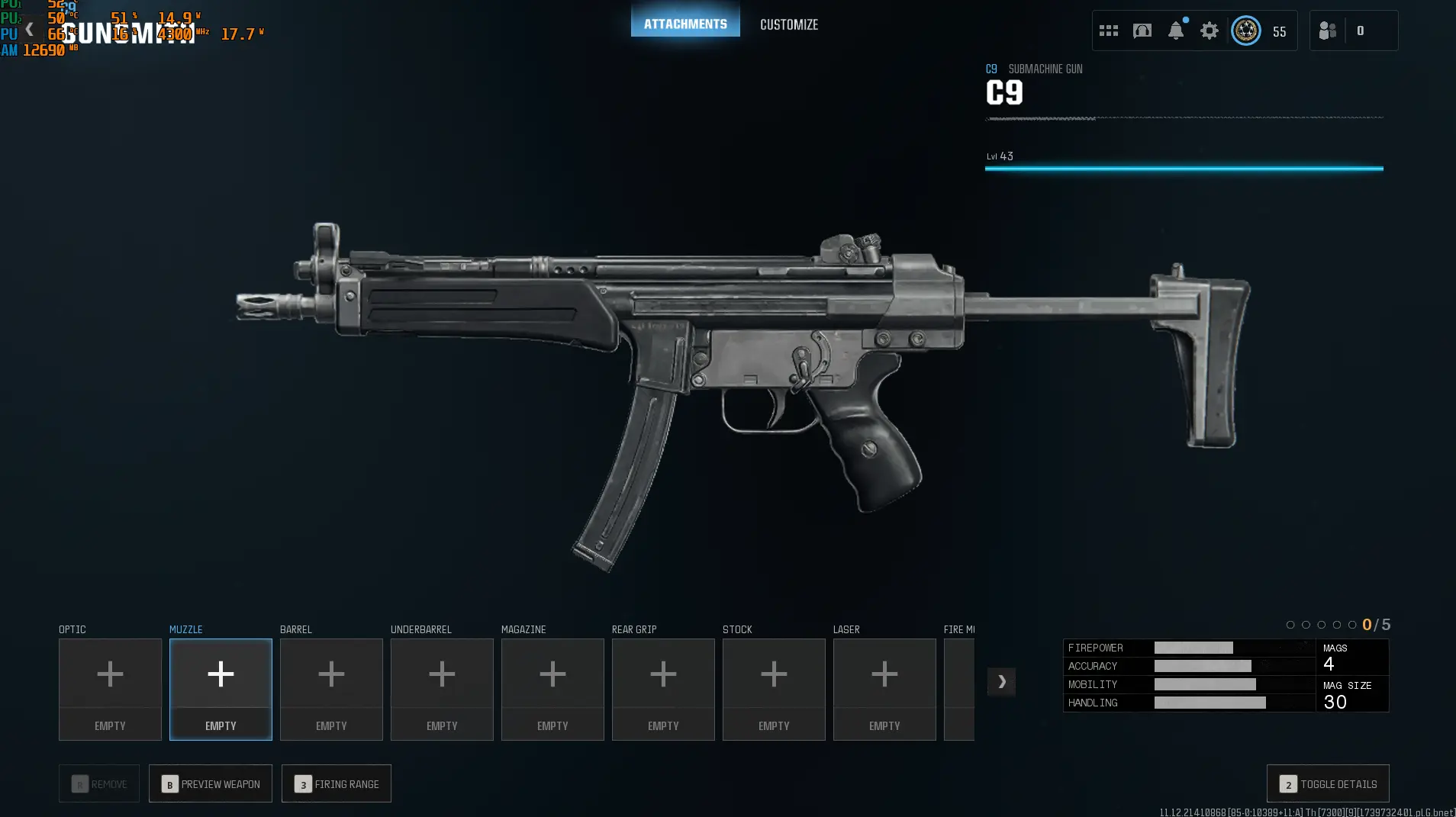Select the Laser attachment slot
Viewport: 1456px width, 817px height.
pyautogui.click(x=884, y=688)
